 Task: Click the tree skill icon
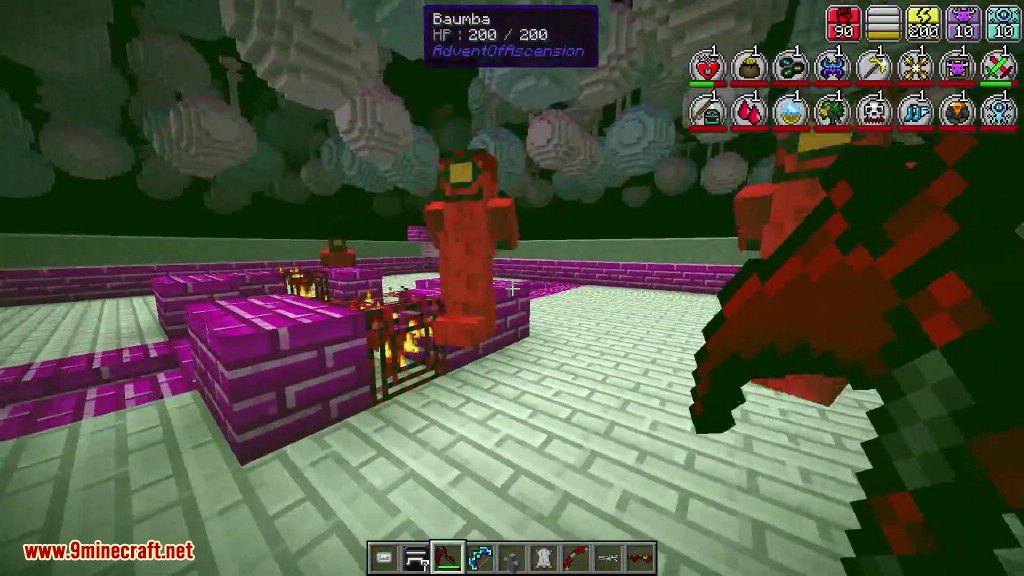tap(831, 109)
